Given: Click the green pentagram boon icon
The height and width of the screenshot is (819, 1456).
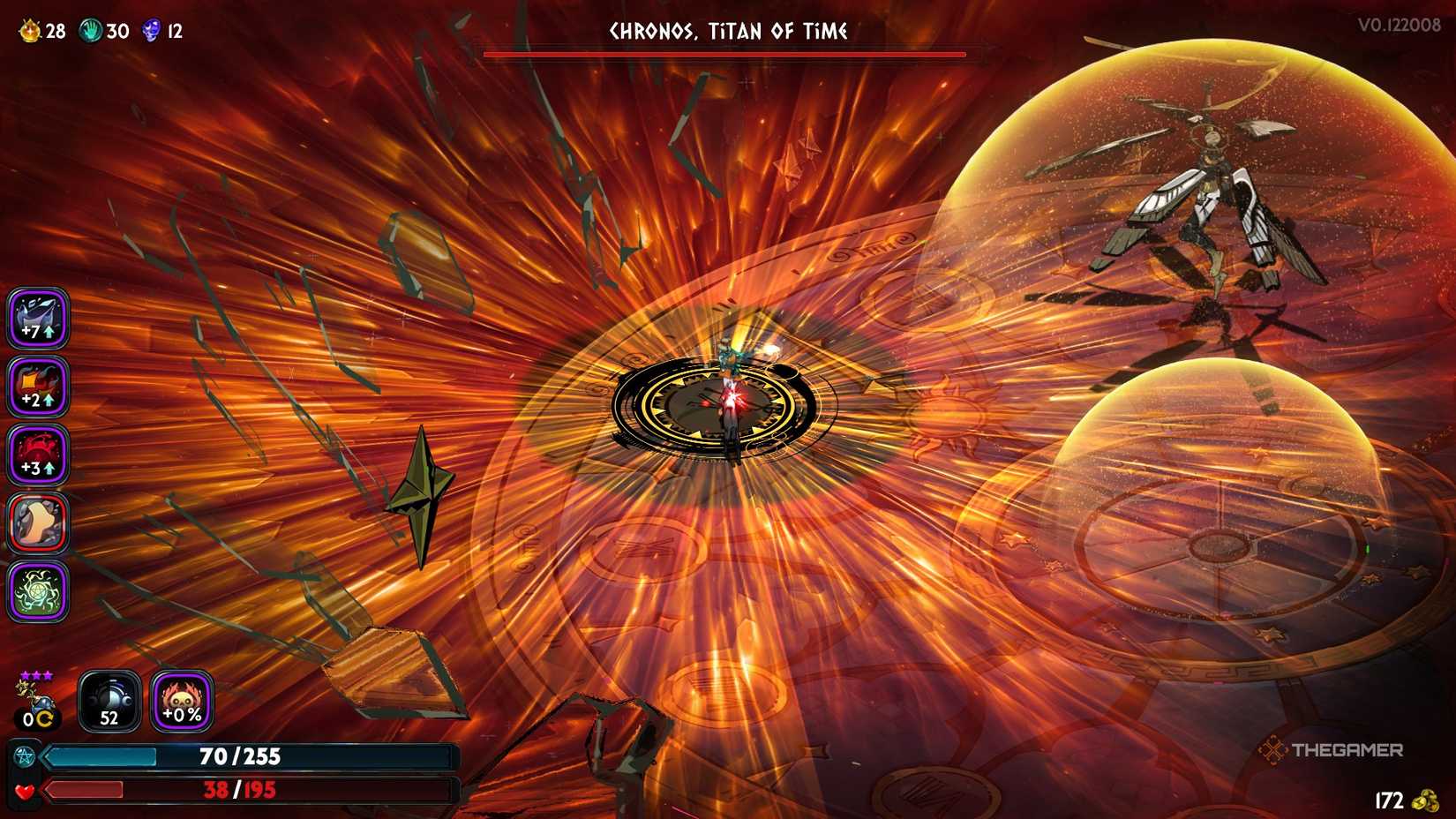Looking at the screenshot, I should (37, 592).
